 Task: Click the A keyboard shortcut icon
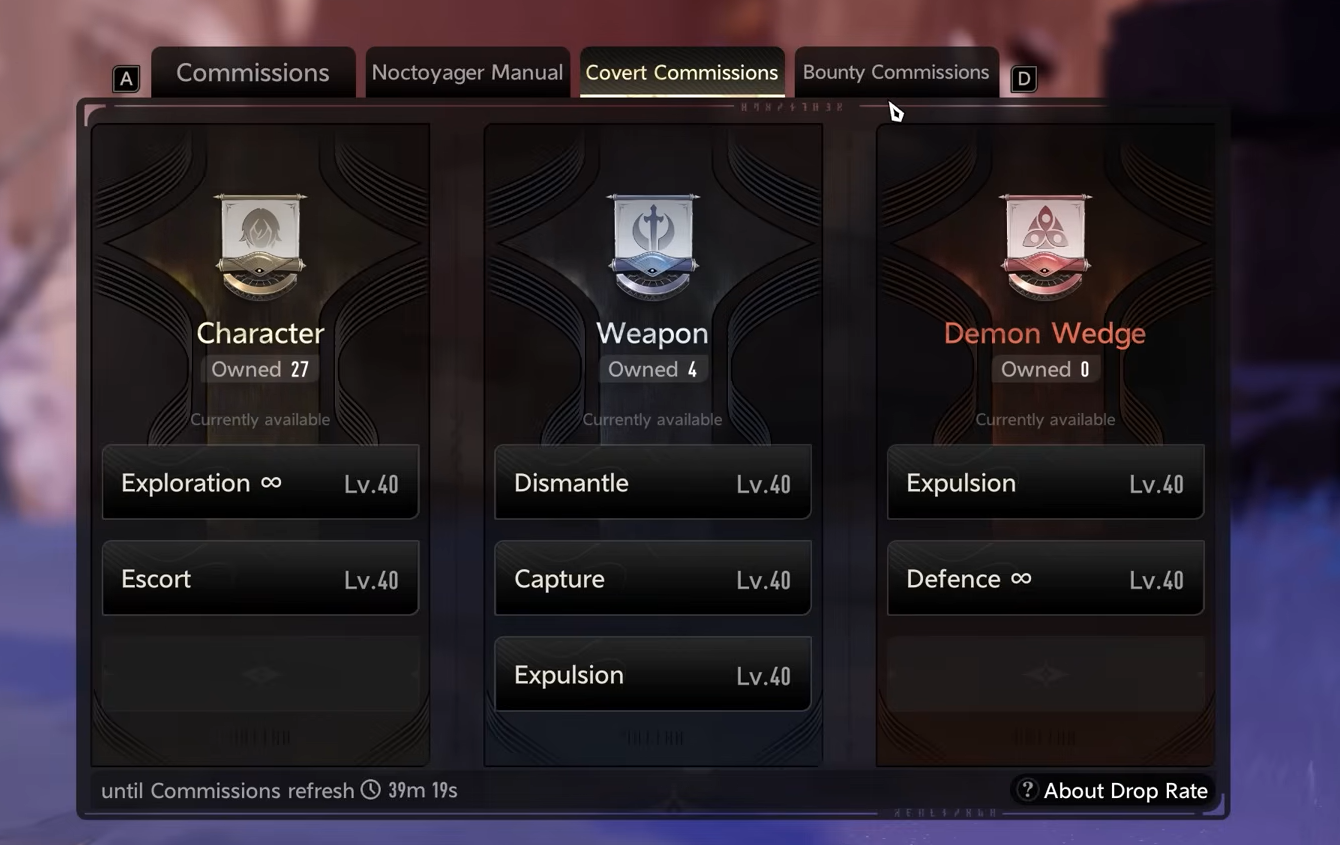click(x=126, y=77)
